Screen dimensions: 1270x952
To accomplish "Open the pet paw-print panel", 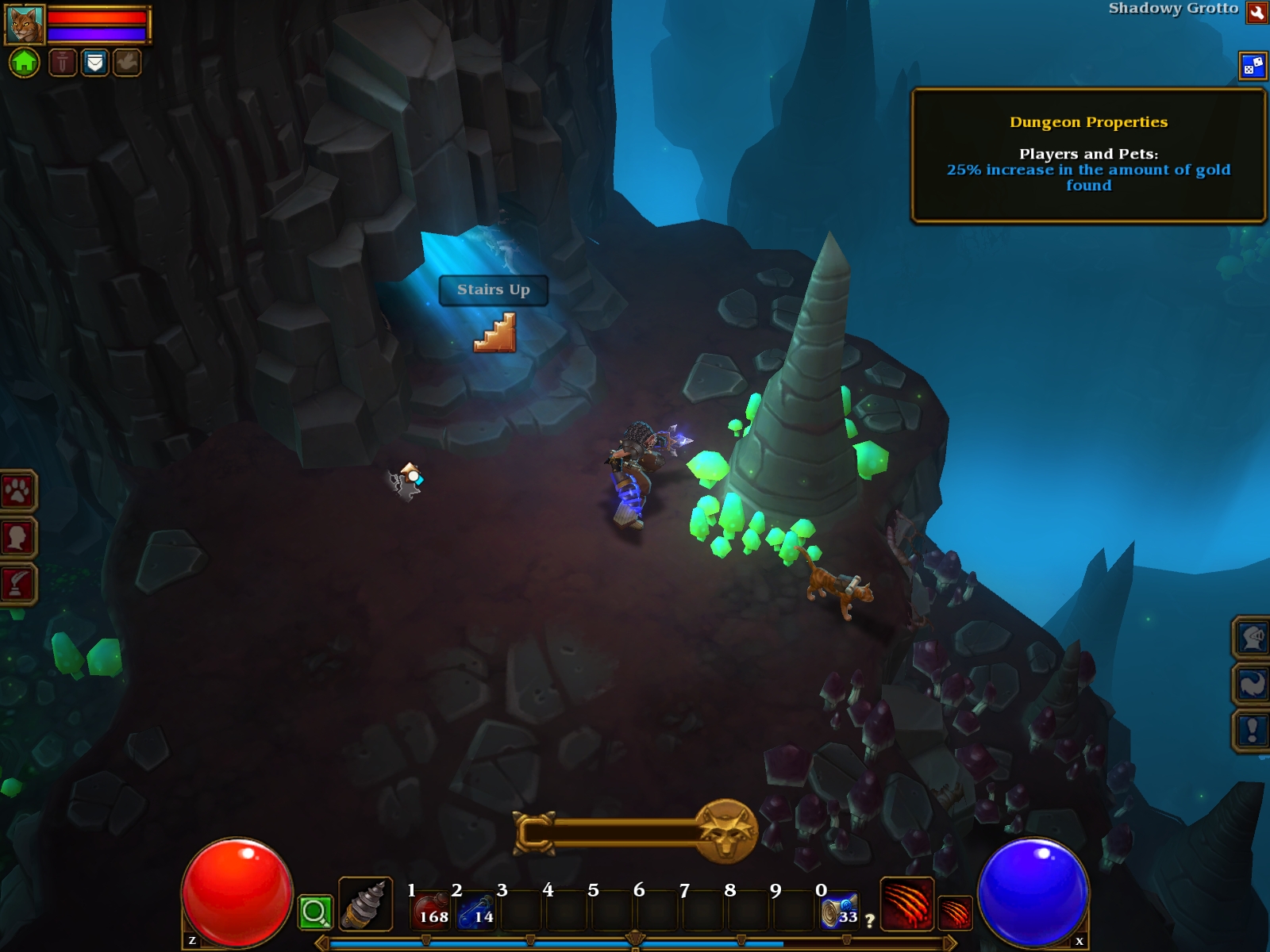I will pyautogui.click(x=17, y=491).
